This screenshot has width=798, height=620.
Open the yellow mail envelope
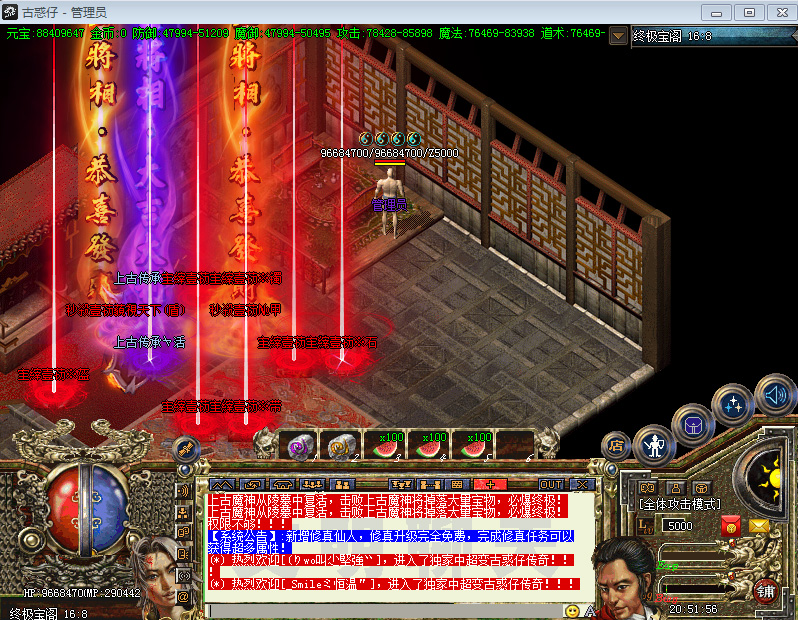pyautogui.click(x=760, y=525)
